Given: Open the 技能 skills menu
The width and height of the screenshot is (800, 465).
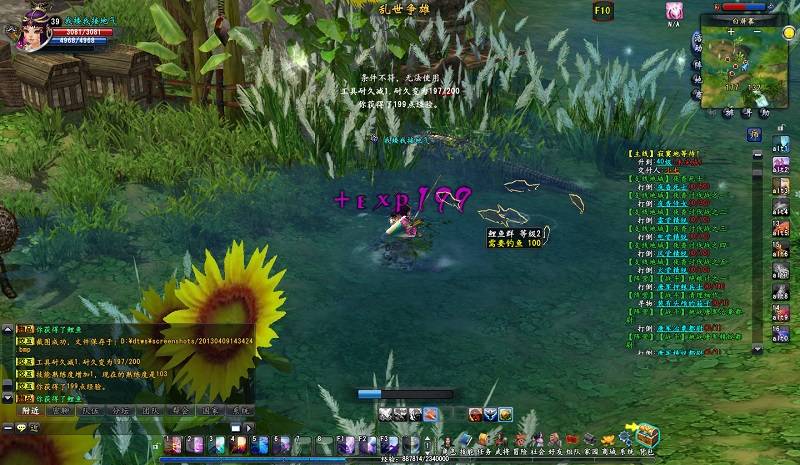Looking at the screenshot, I should click(465, 439).
